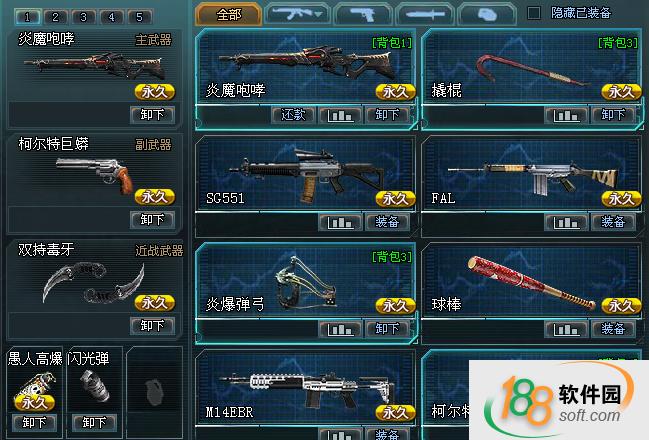The image size is (649, 440).
Task: Unequip the 撬棍 crowbar in inventory
Action: click(x=612, y=115)
